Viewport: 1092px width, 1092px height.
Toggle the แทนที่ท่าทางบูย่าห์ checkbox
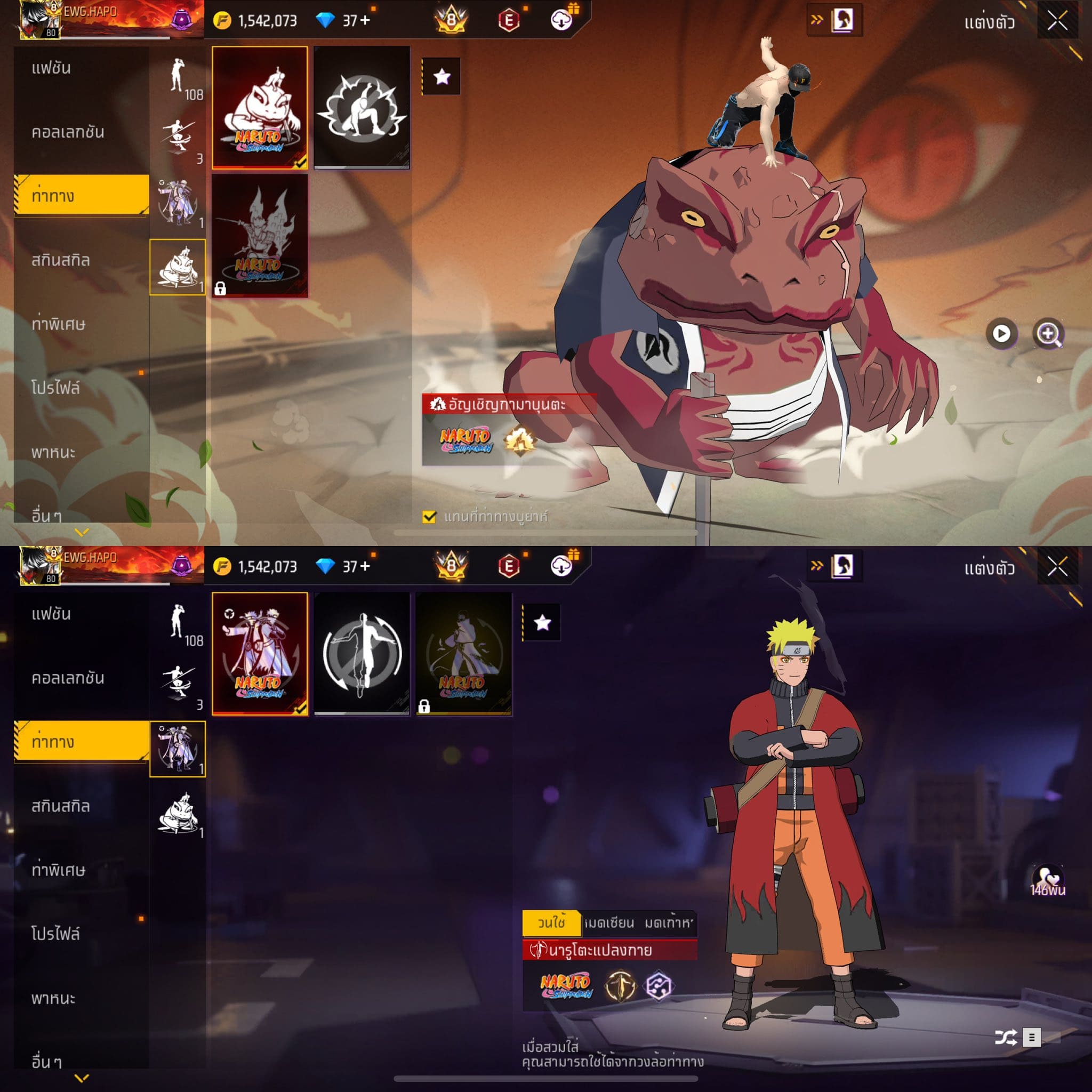(x=429, y=517)
